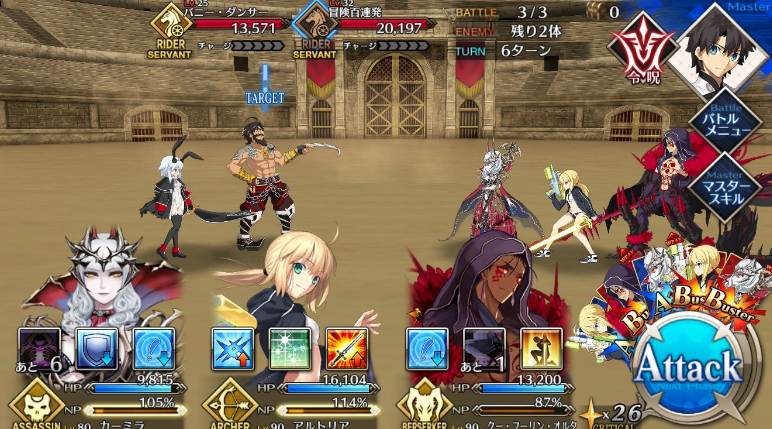Activate Artoria's blue crossed-swords-up skill
This screenshot has height=429, width=772.
(232, 348)
